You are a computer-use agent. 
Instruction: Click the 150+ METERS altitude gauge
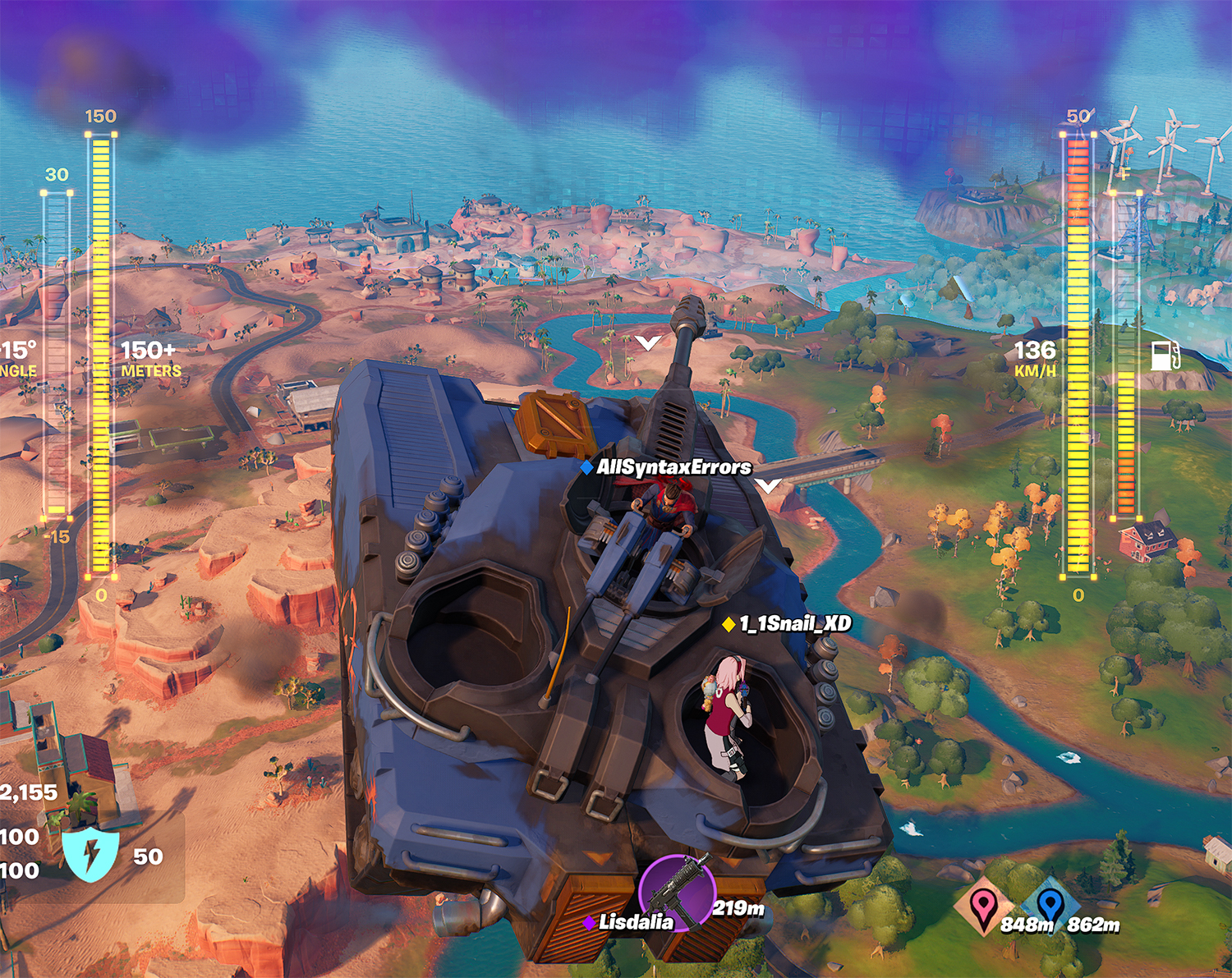pyautogui.click(x=101, y=353)
